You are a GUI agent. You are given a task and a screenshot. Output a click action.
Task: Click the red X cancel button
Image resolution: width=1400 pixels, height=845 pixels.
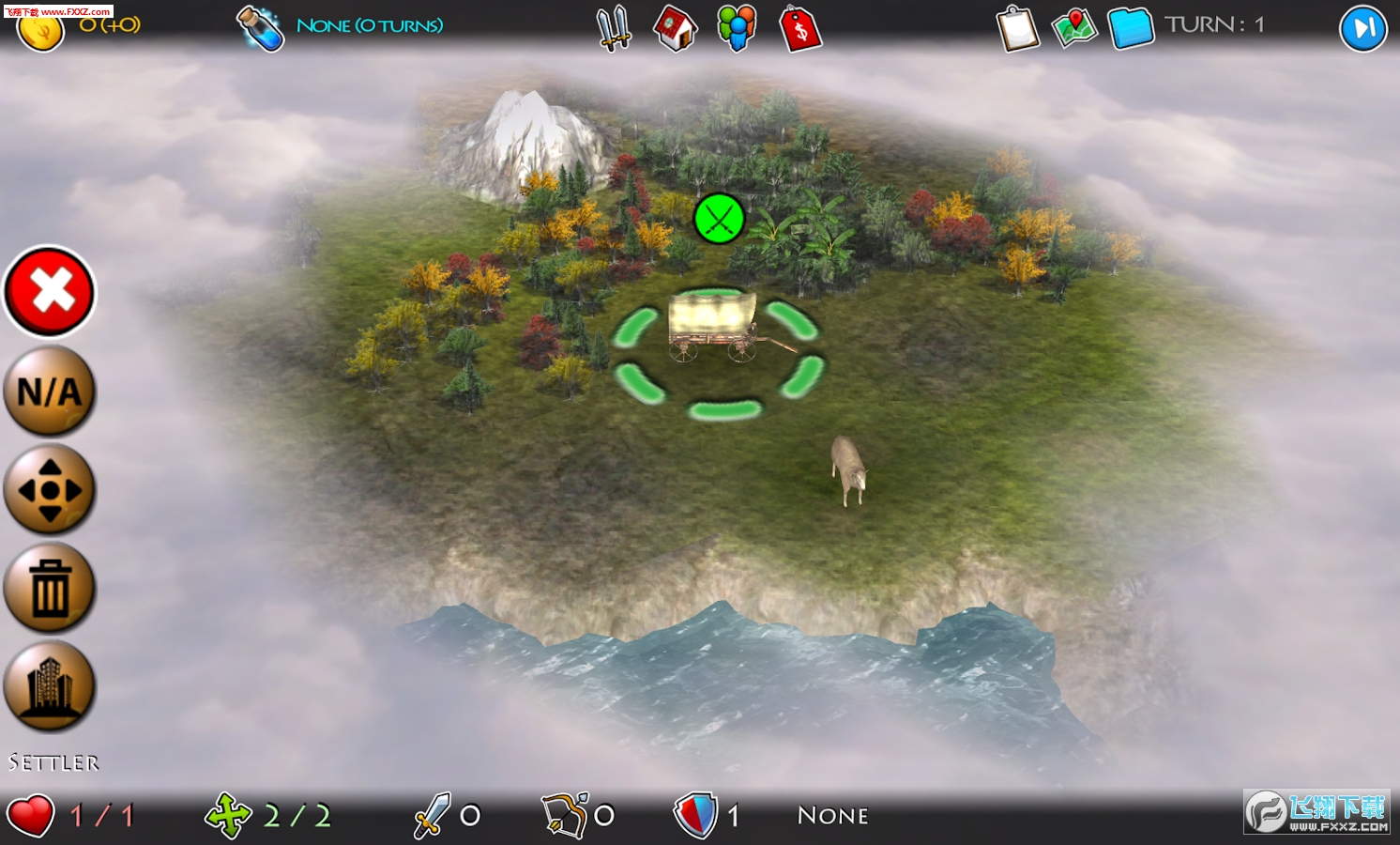[x=50, y=292]
